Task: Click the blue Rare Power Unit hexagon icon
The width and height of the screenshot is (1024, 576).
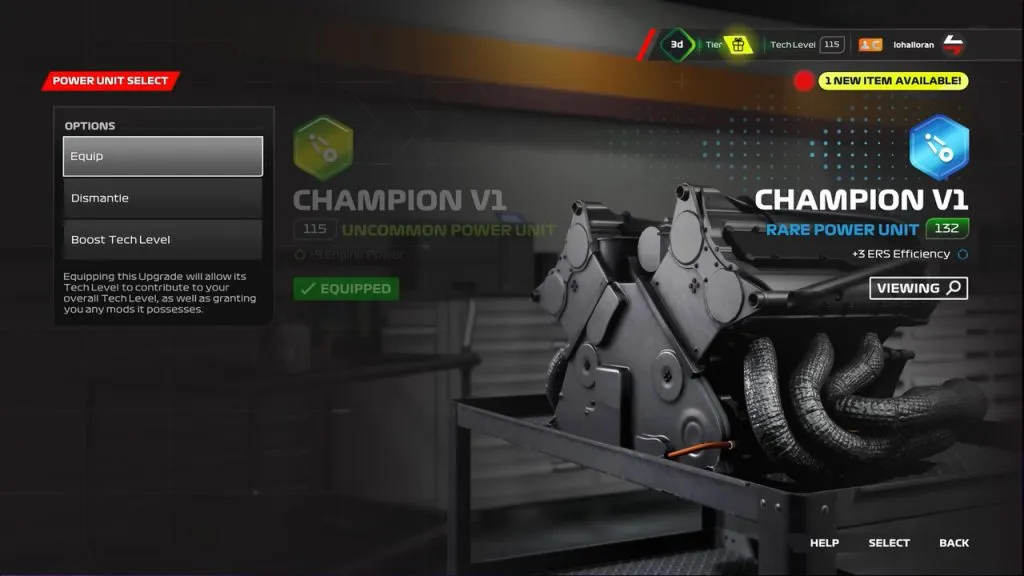Action: [938, 146]
